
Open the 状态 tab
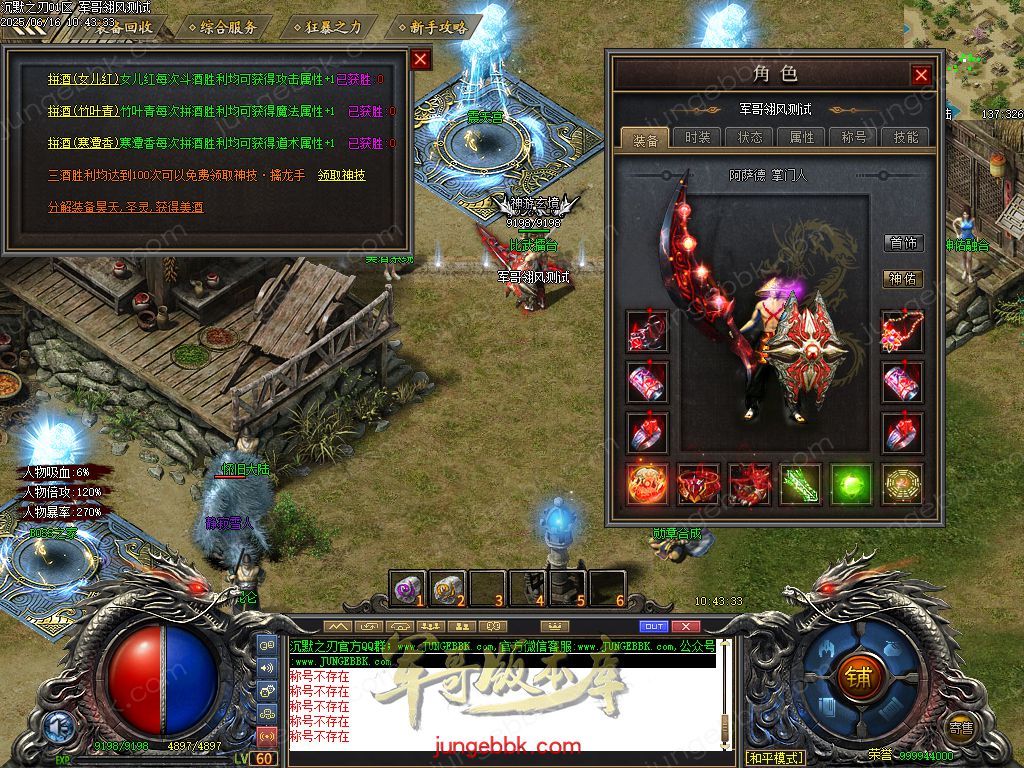point(749,137)
